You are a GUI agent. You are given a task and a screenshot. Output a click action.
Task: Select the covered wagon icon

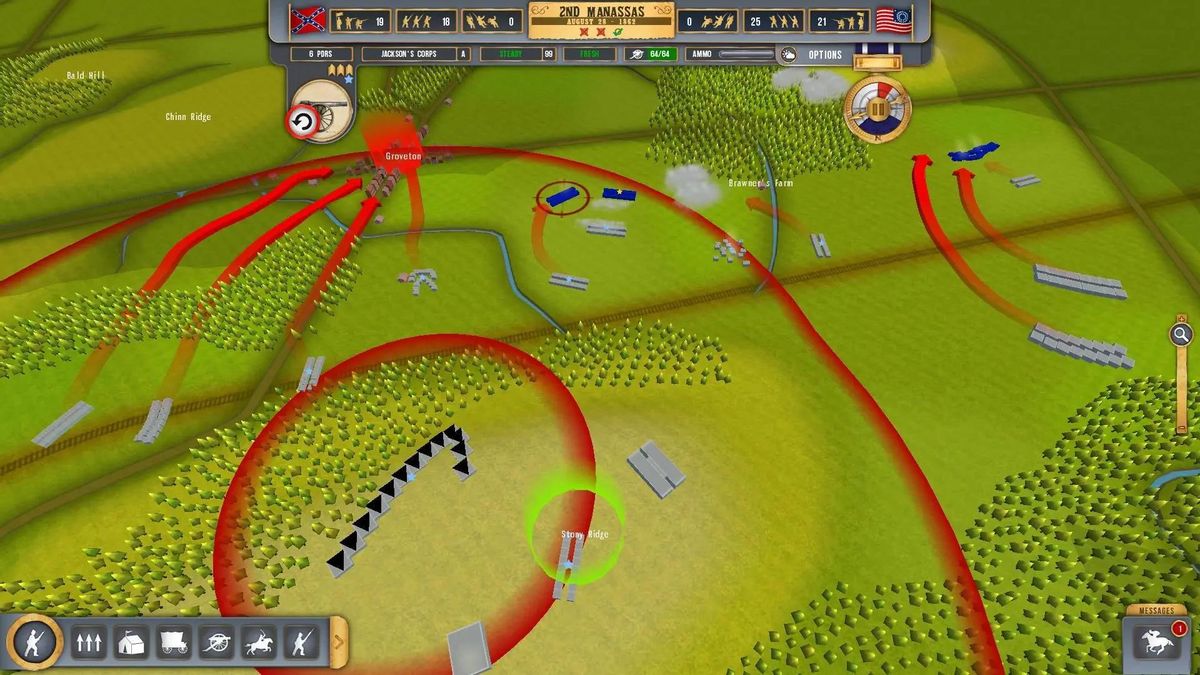pyautogui.click(x=174, y=642)
